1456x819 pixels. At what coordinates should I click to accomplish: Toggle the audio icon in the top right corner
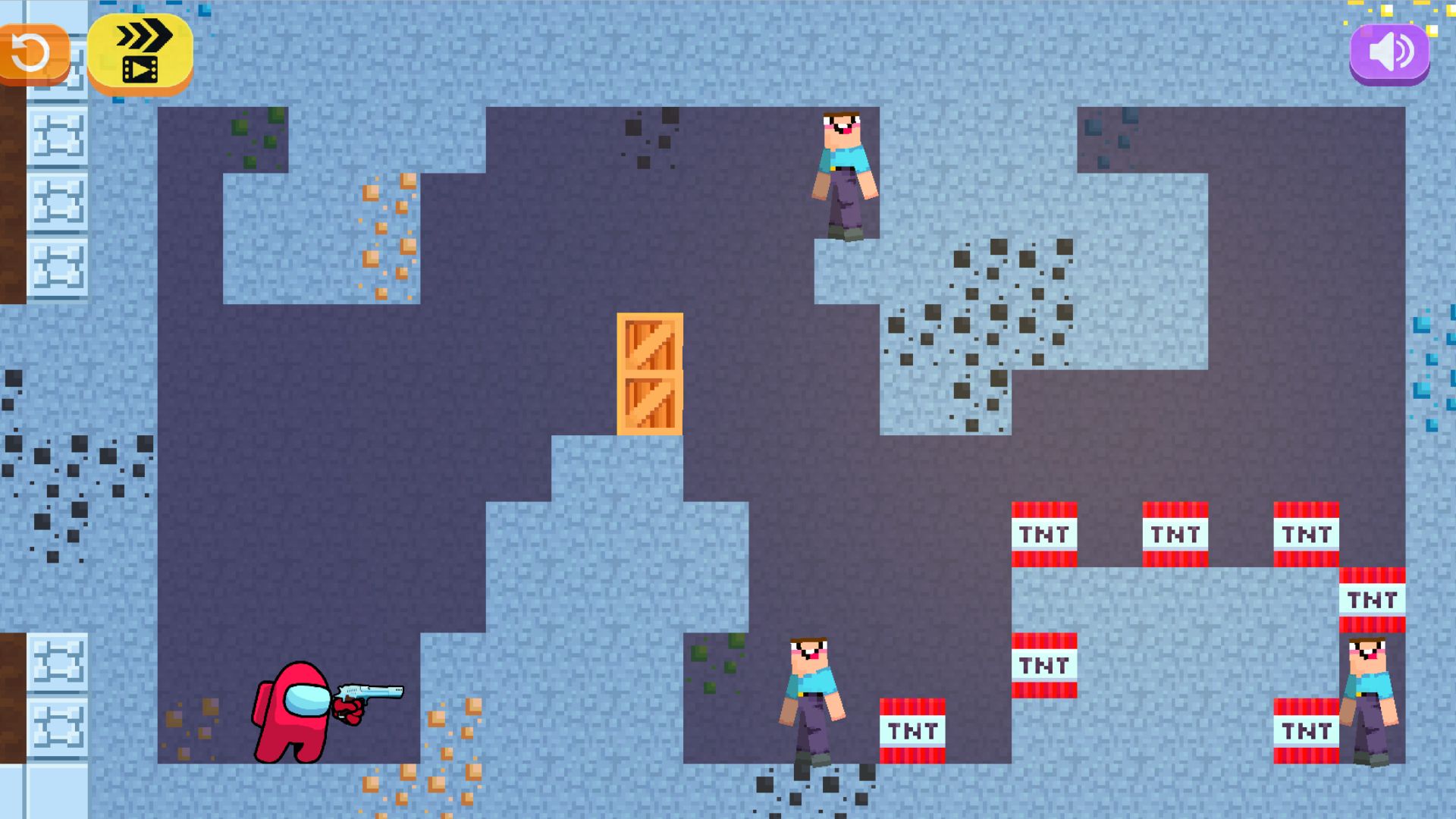click(1390, 52)
